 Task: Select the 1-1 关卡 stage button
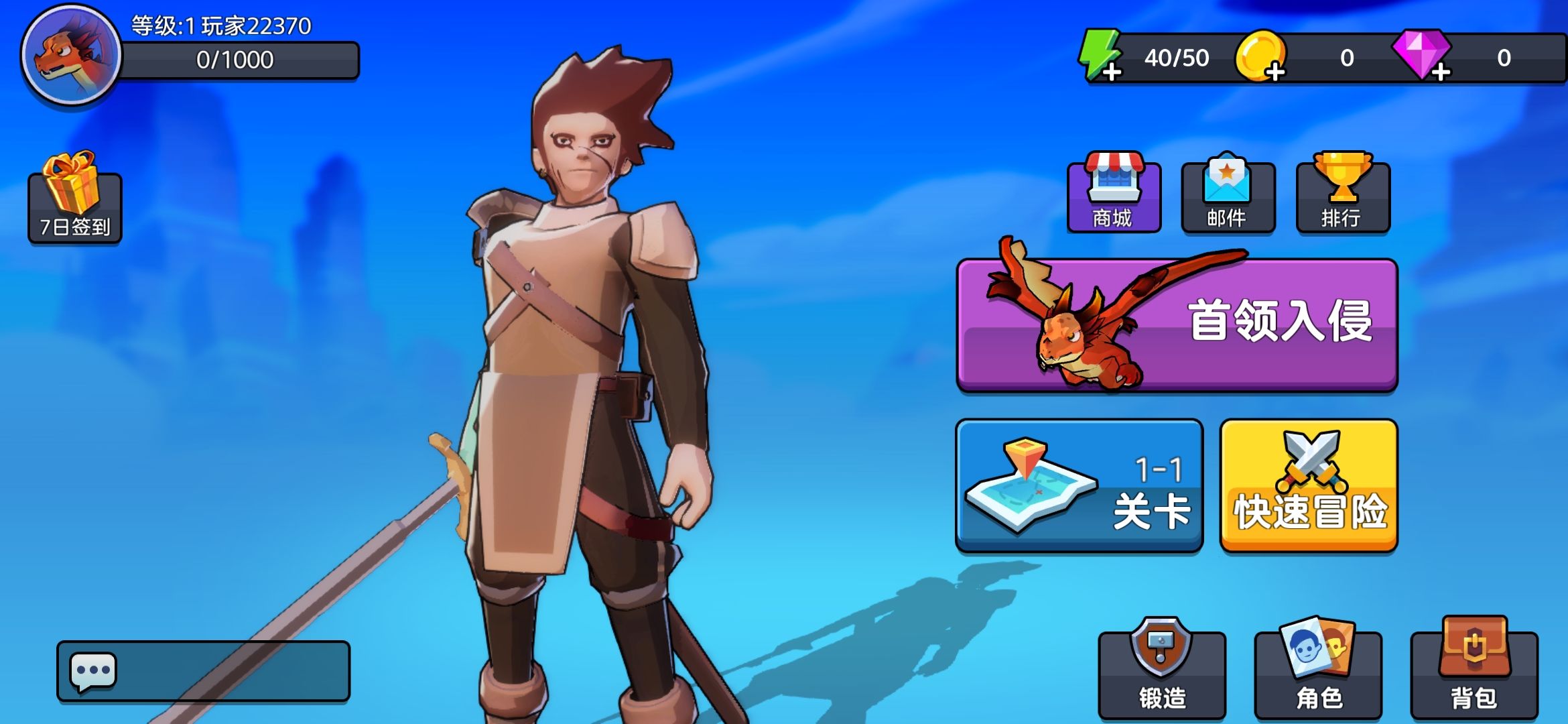[x=1079, y=485]
